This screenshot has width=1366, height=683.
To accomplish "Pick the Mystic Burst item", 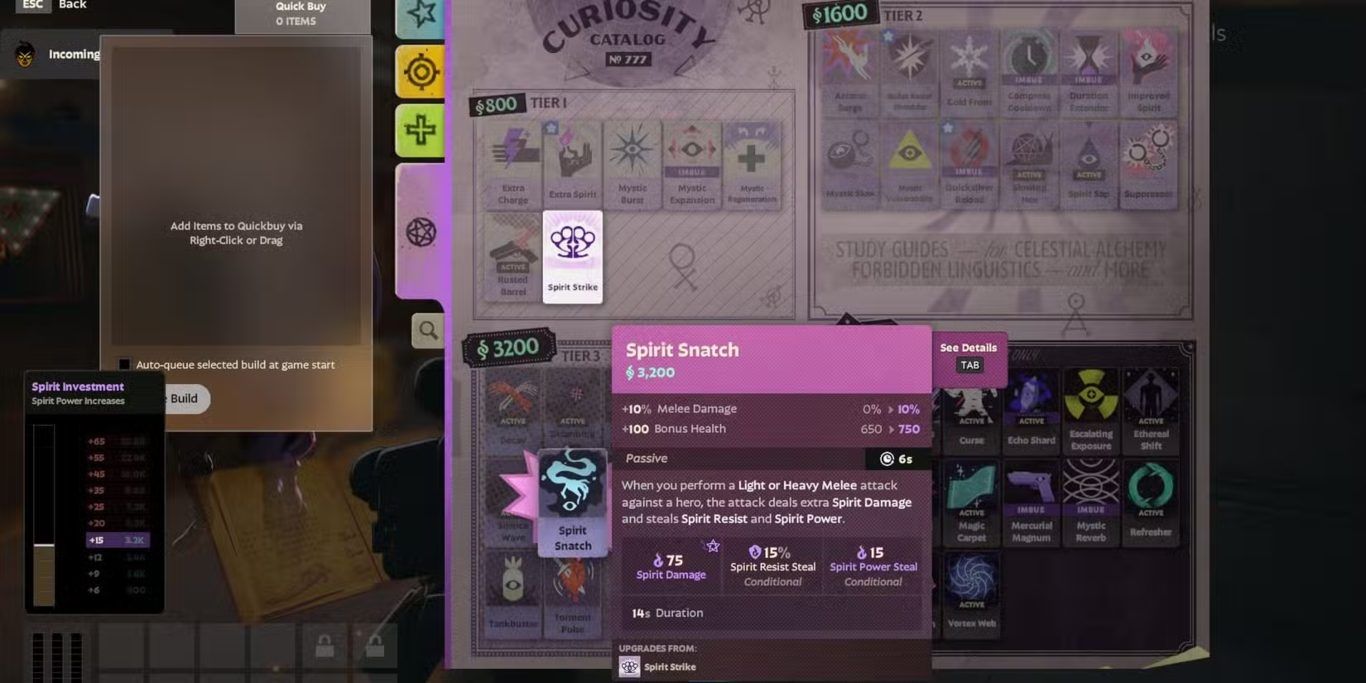I will [x=632, y=165].
